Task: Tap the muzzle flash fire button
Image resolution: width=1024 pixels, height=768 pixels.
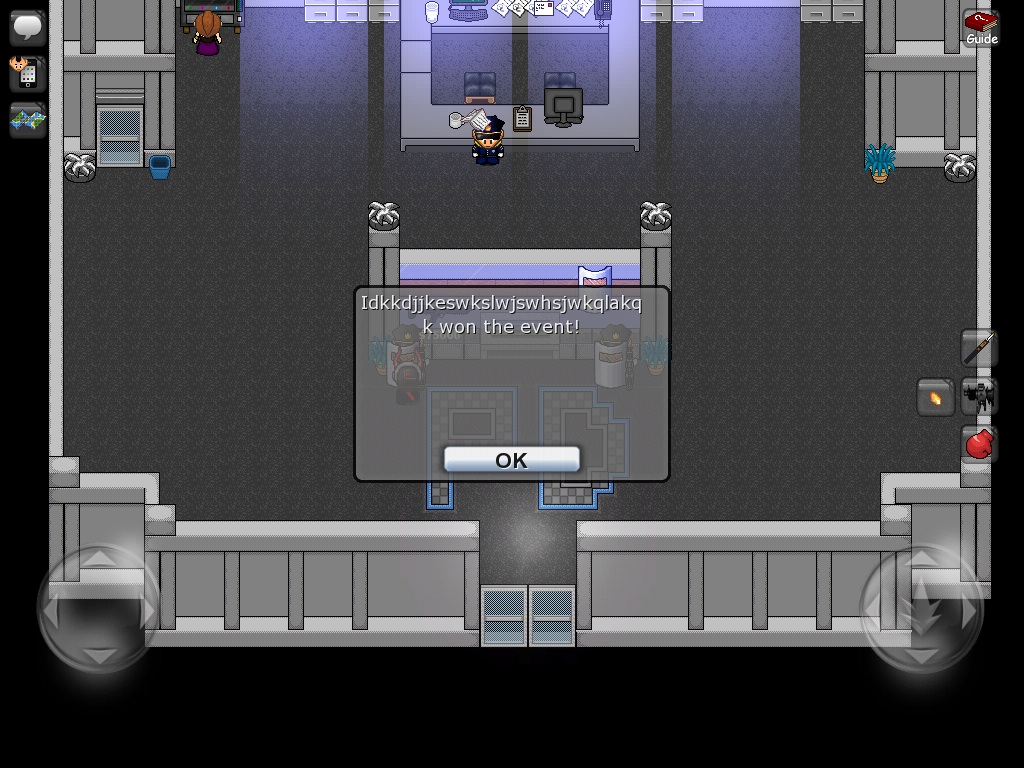Action: (x=936, y=397)
